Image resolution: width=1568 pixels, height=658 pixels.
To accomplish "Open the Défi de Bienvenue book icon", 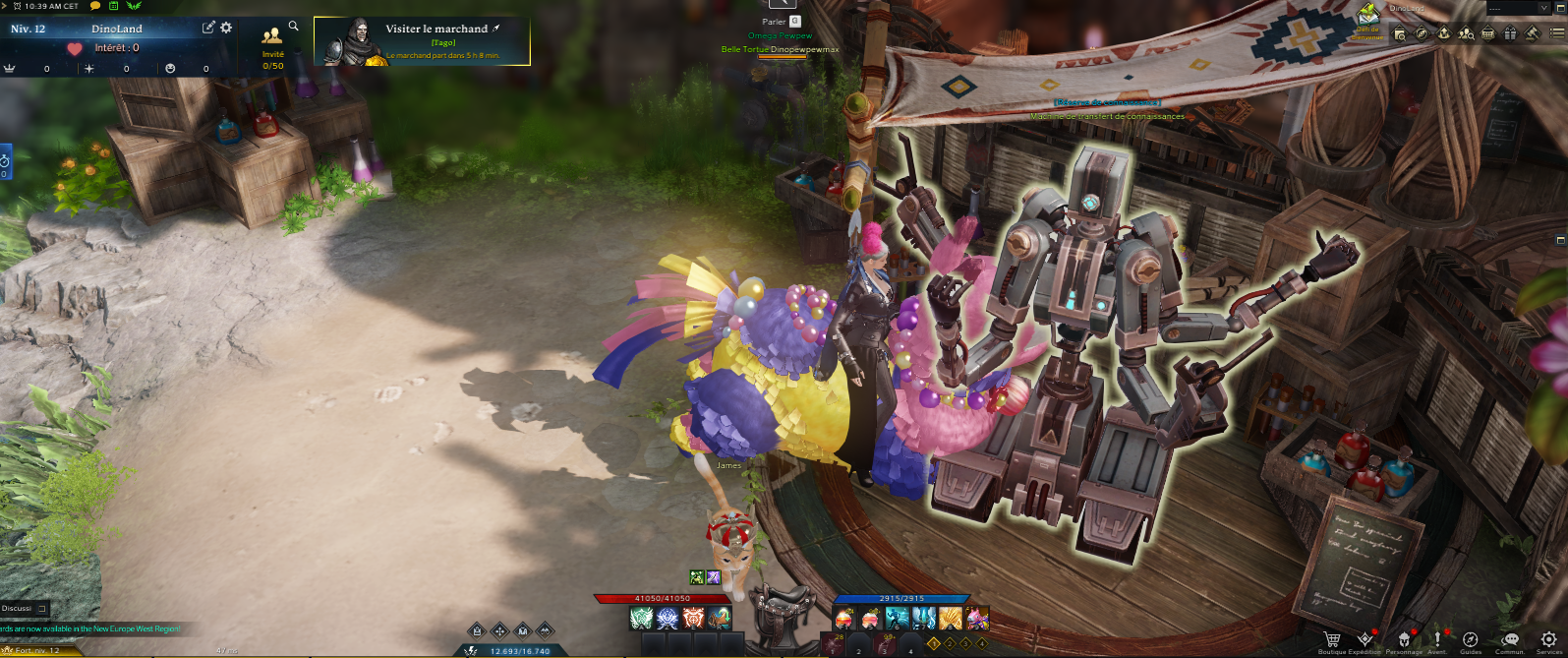I will (x=1367, y=16).
